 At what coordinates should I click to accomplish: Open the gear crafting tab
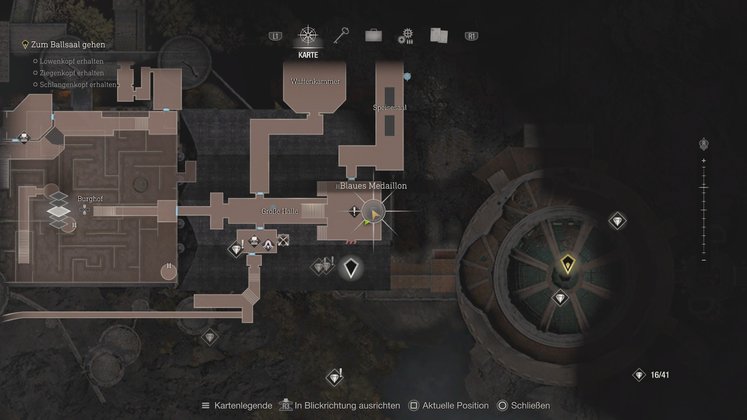(405, 36)
